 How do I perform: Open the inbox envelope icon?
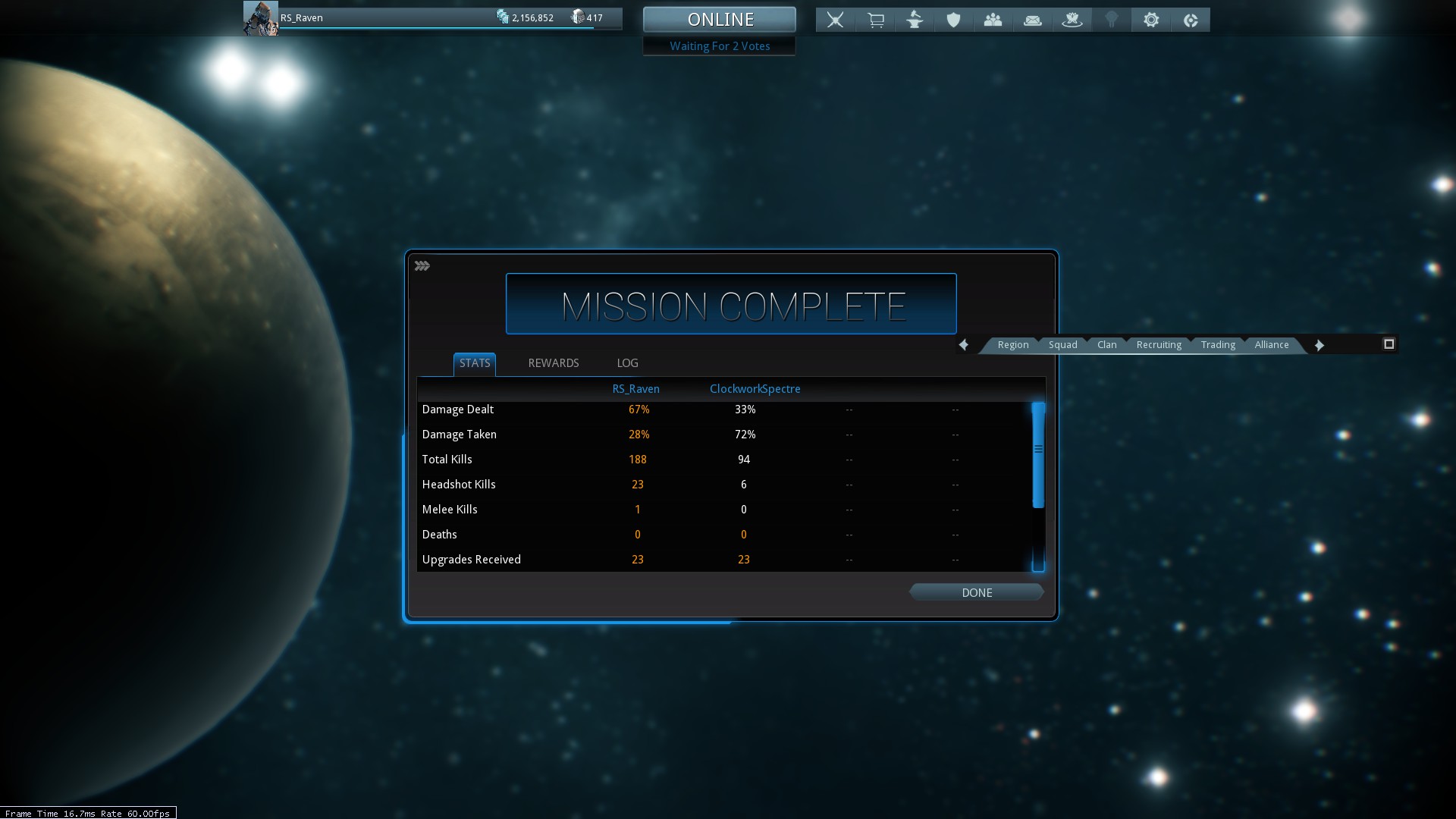coord(1032,20)
